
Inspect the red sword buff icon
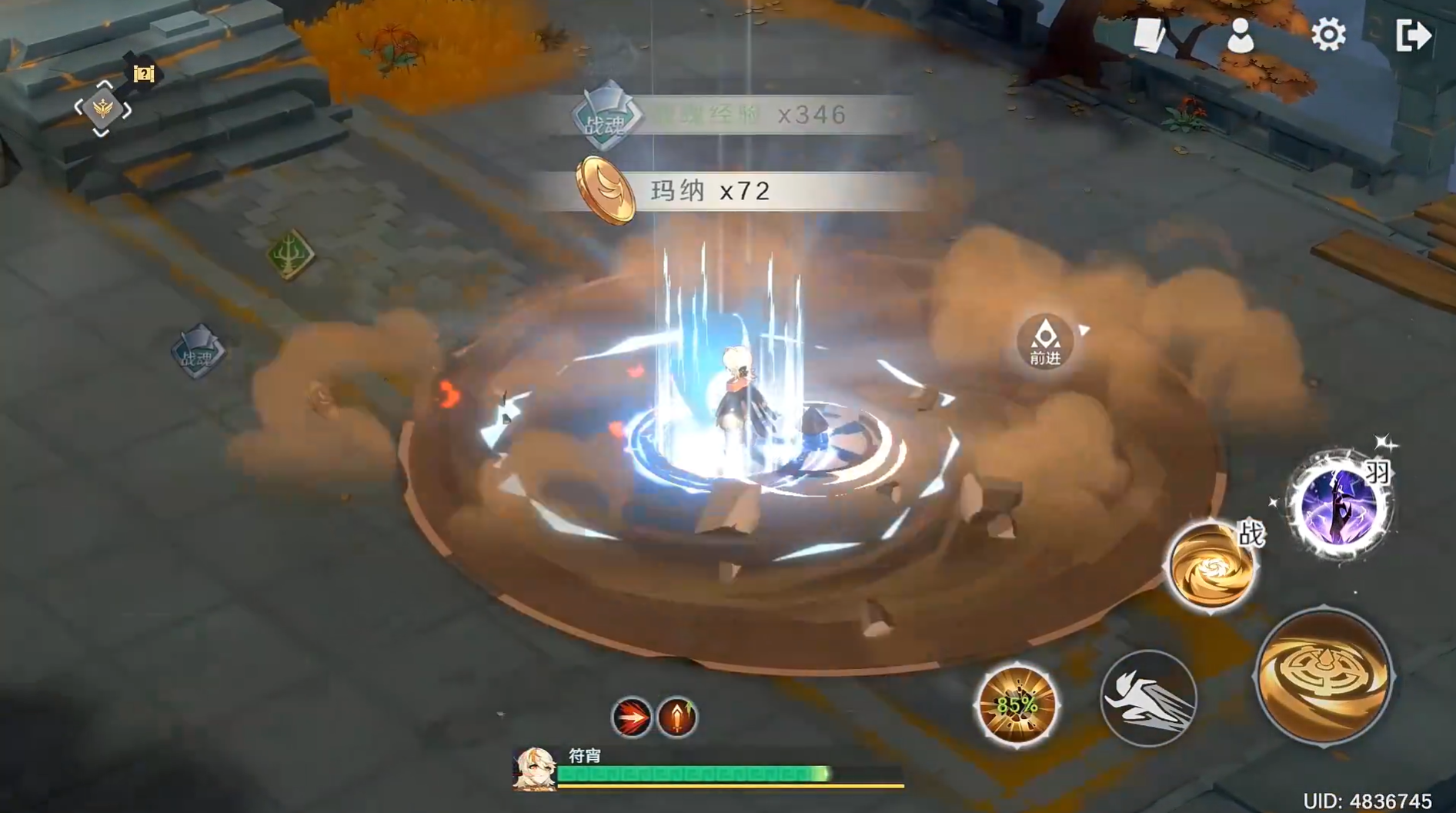[x=677, y=718]
